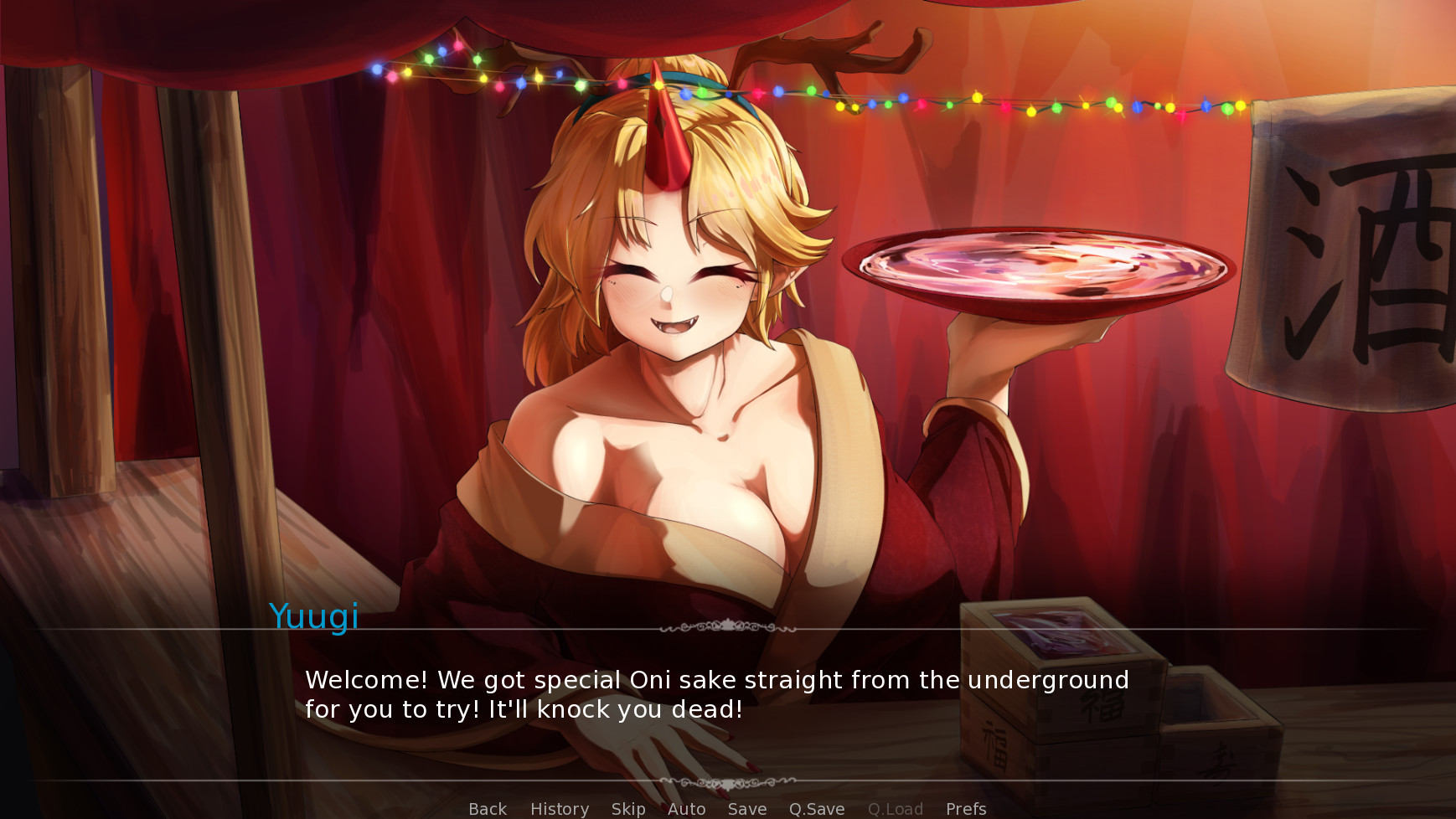Rewind dialogue with the Back option
Image resolution: width=1456 pixels, height=819 pixels.
[x=487, y=809]
